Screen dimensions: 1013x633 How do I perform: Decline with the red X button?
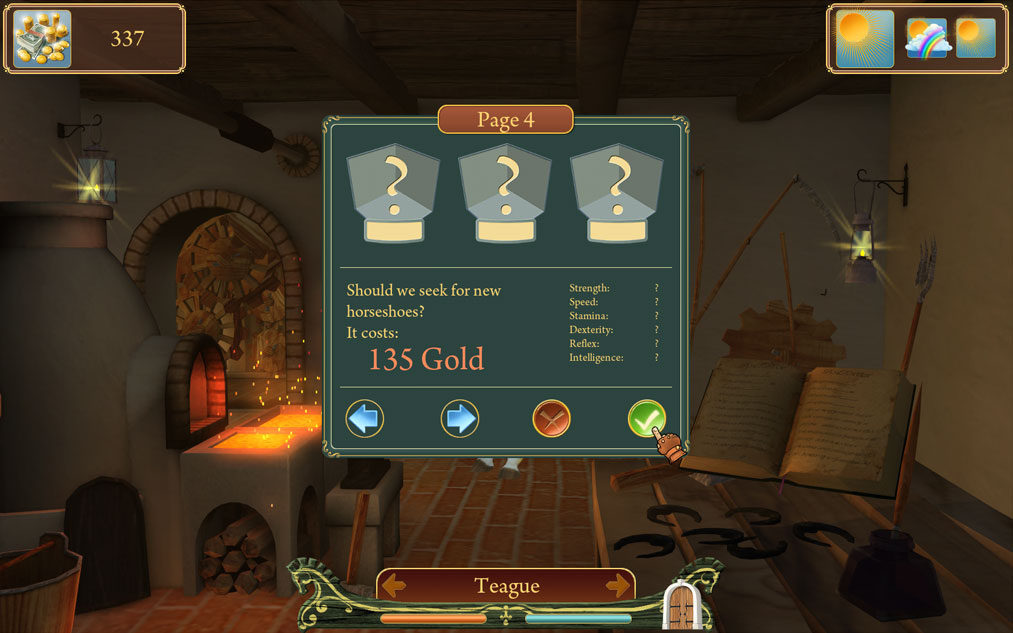pos(551,418)
